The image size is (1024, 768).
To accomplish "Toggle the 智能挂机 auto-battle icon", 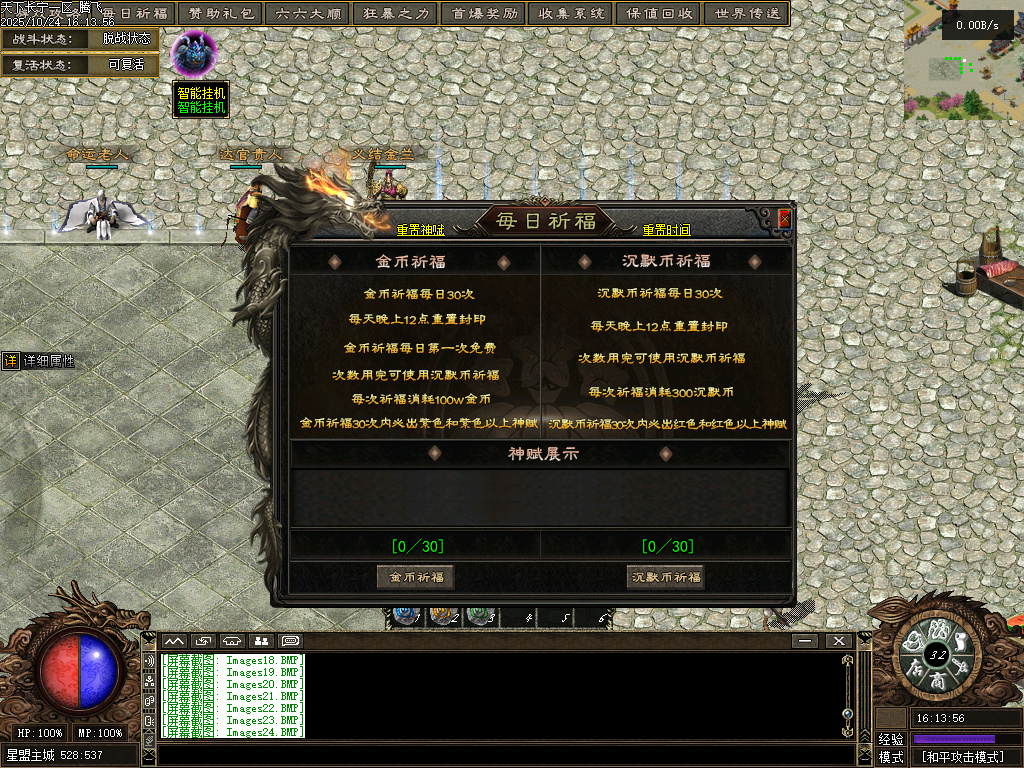I will click(x=191, y=55).
